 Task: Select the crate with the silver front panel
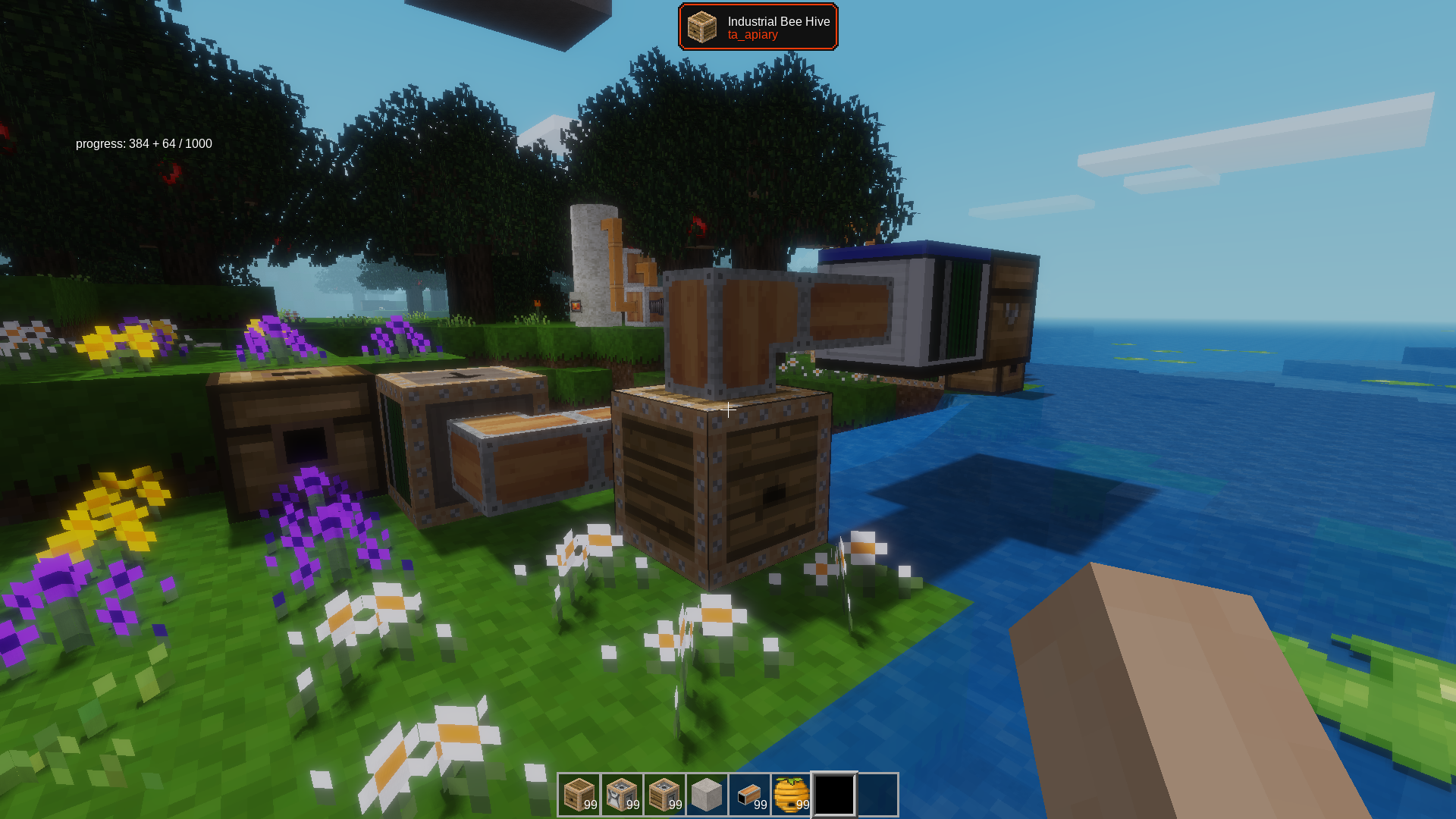coord(622,795)
